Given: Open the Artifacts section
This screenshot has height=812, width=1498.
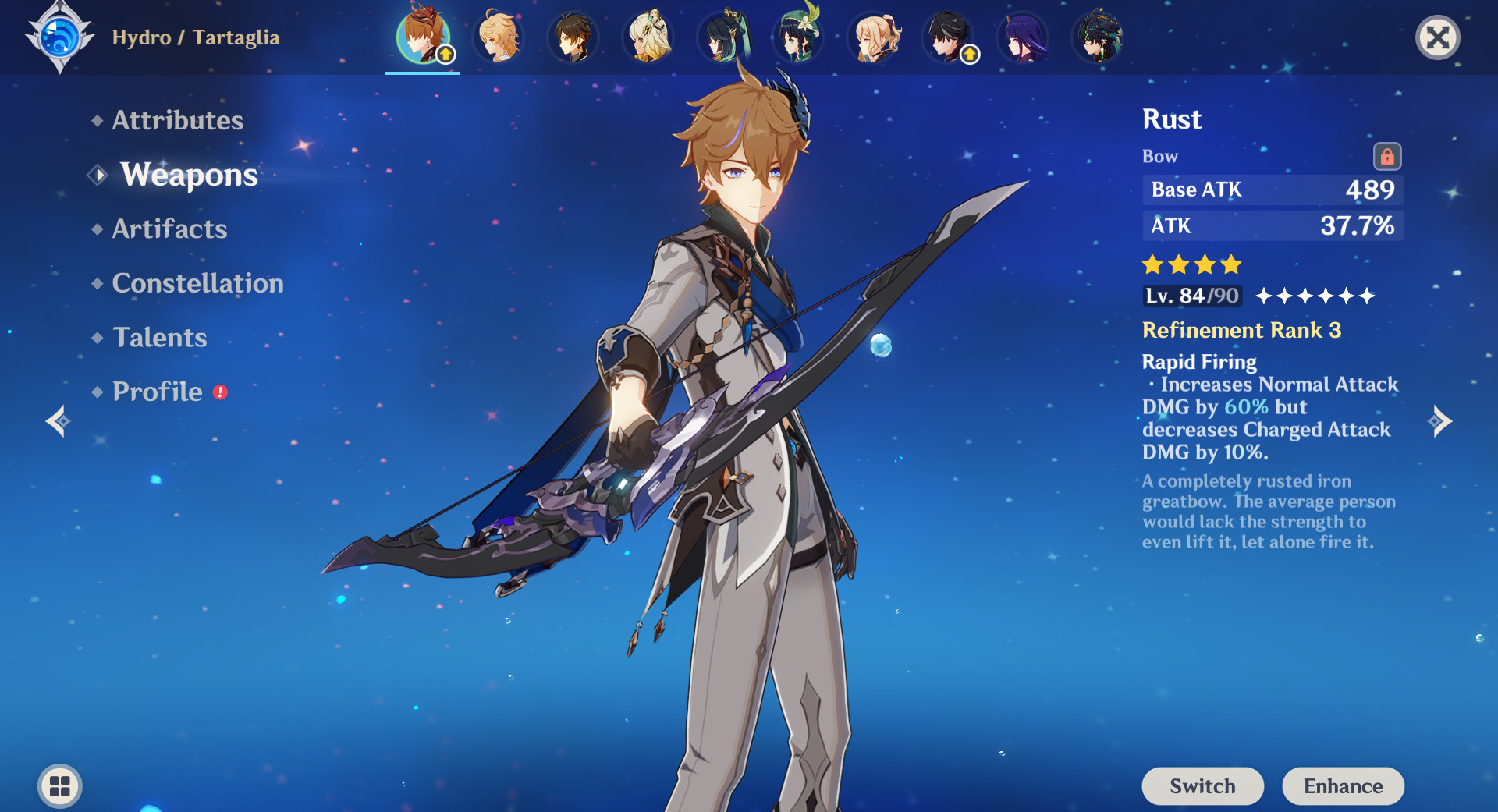Looking at the screenshot, I should pos(169,229).
